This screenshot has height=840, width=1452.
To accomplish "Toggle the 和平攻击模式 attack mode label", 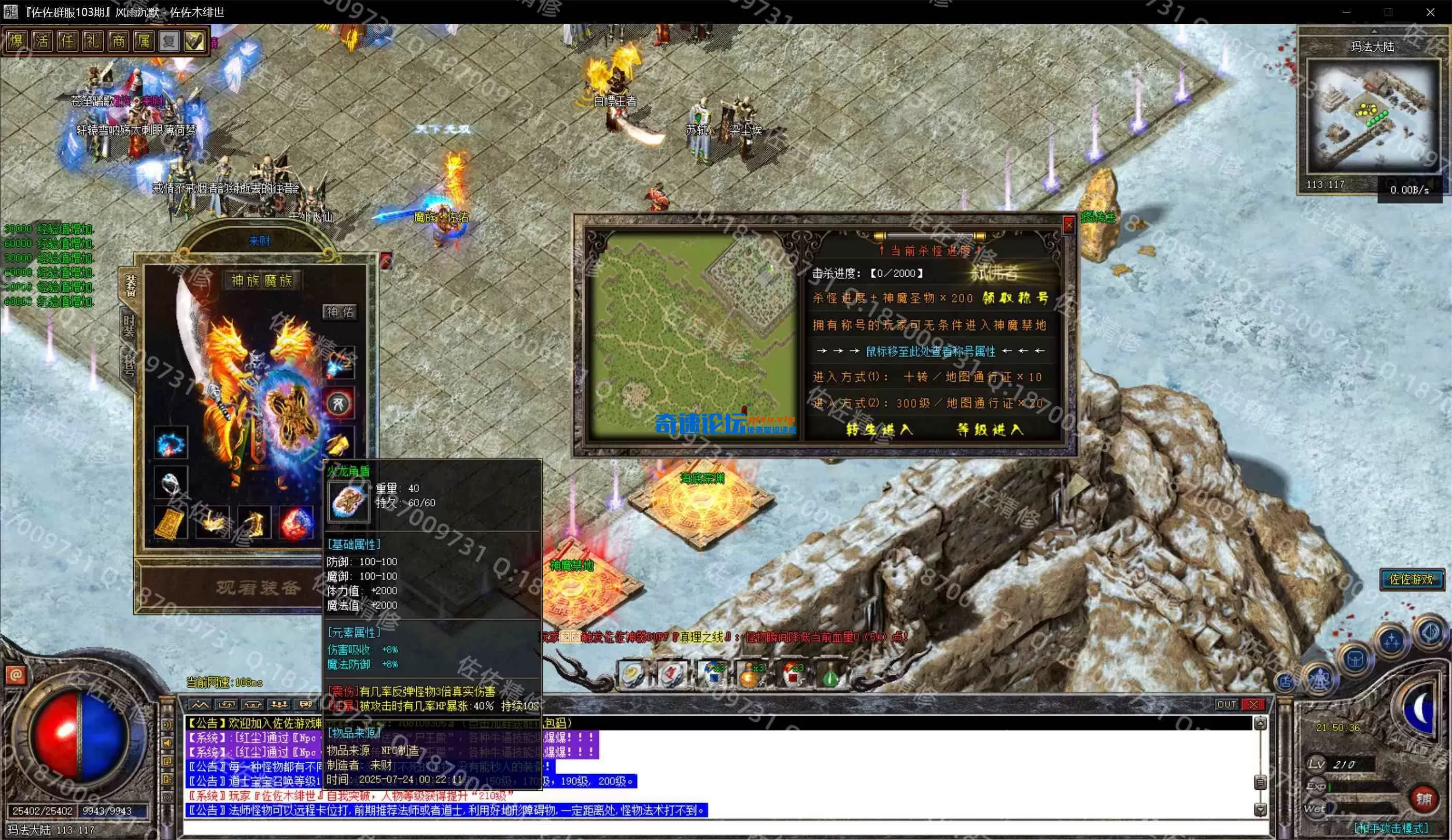I will 1390,828.
